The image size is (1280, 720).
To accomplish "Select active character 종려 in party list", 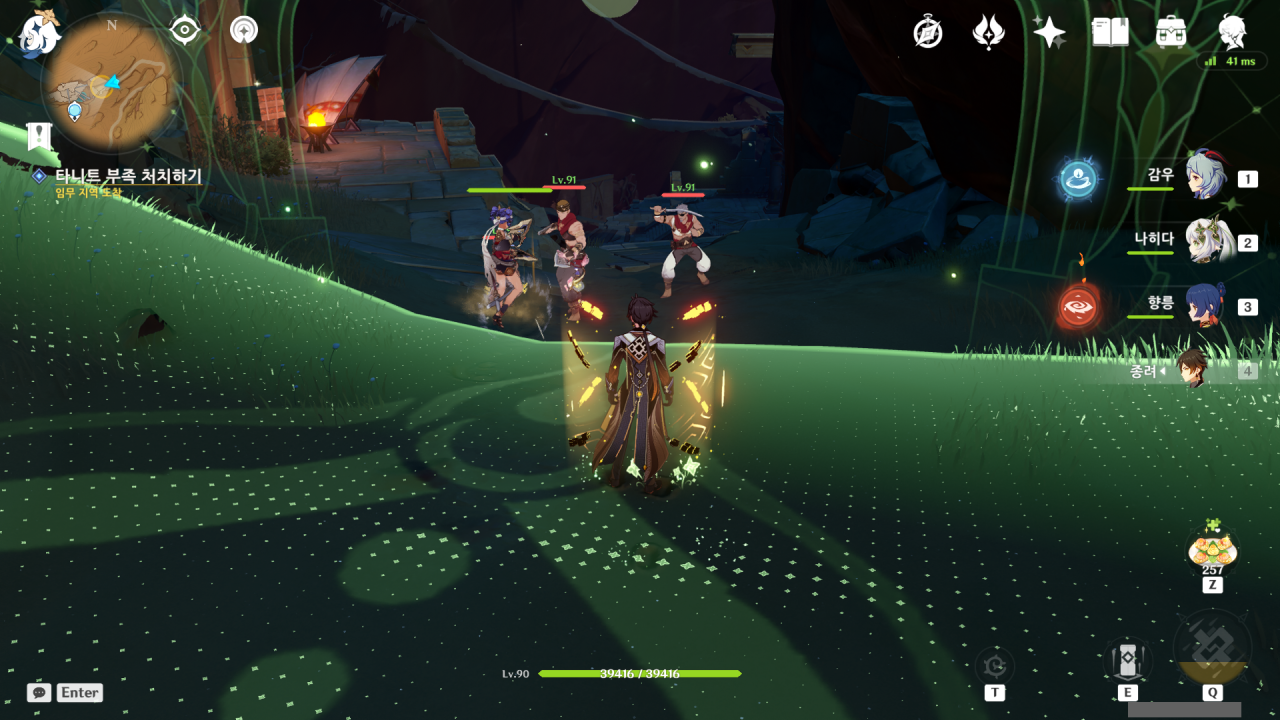I will coord(1192,370).
